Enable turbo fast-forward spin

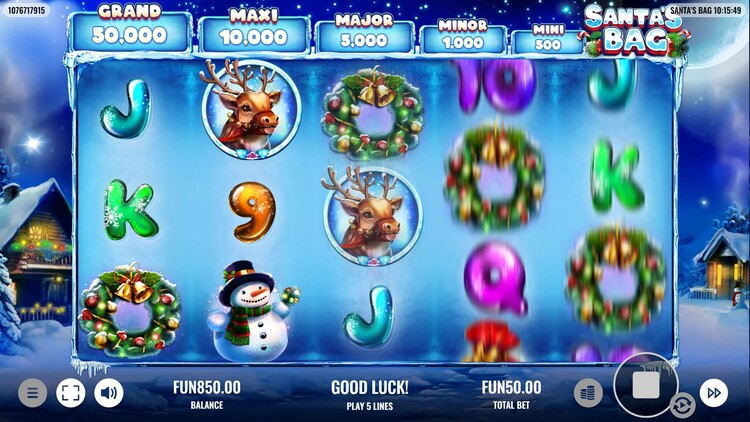[713, 393]
